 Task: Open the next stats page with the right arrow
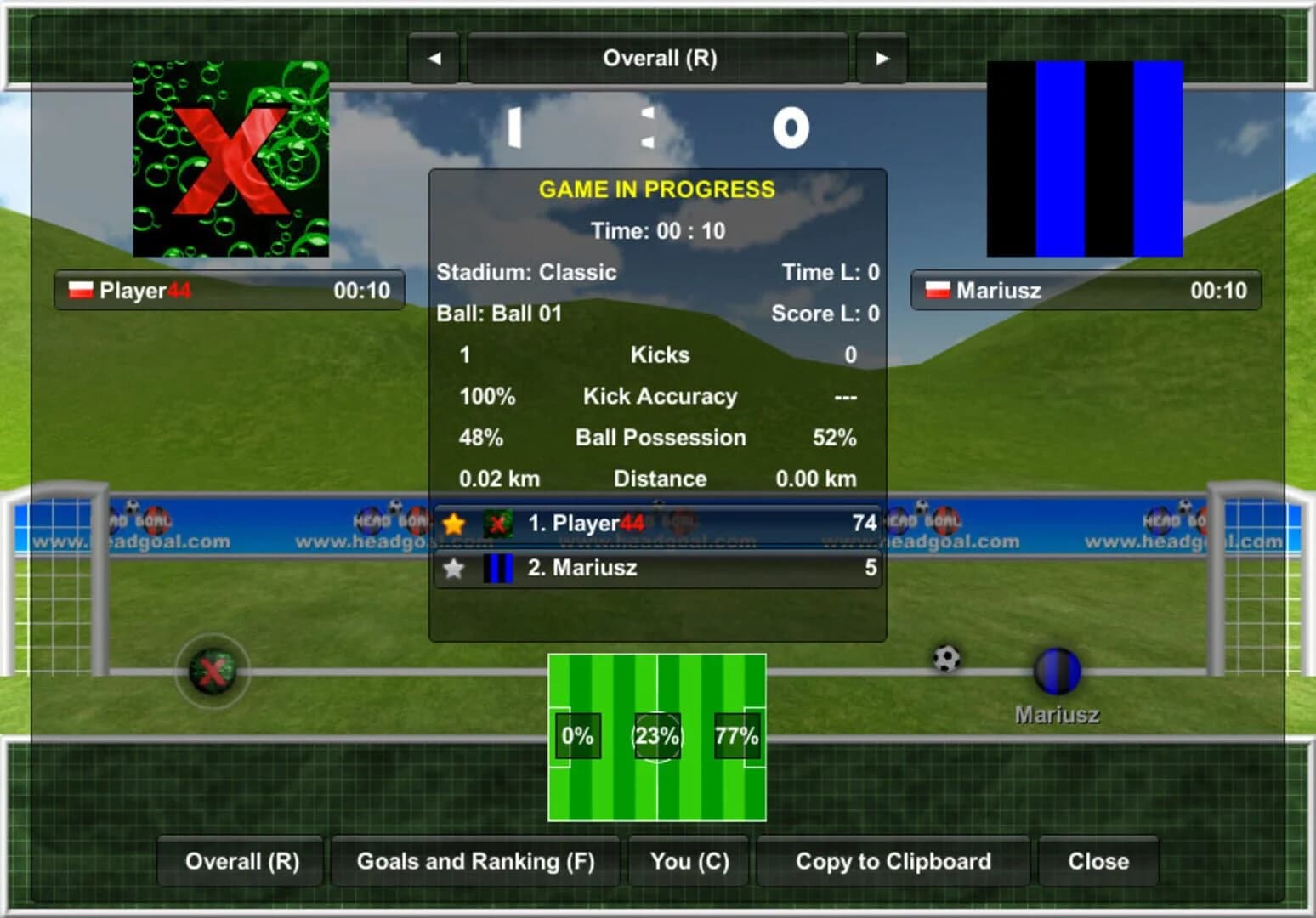click(x=882, y=58)
